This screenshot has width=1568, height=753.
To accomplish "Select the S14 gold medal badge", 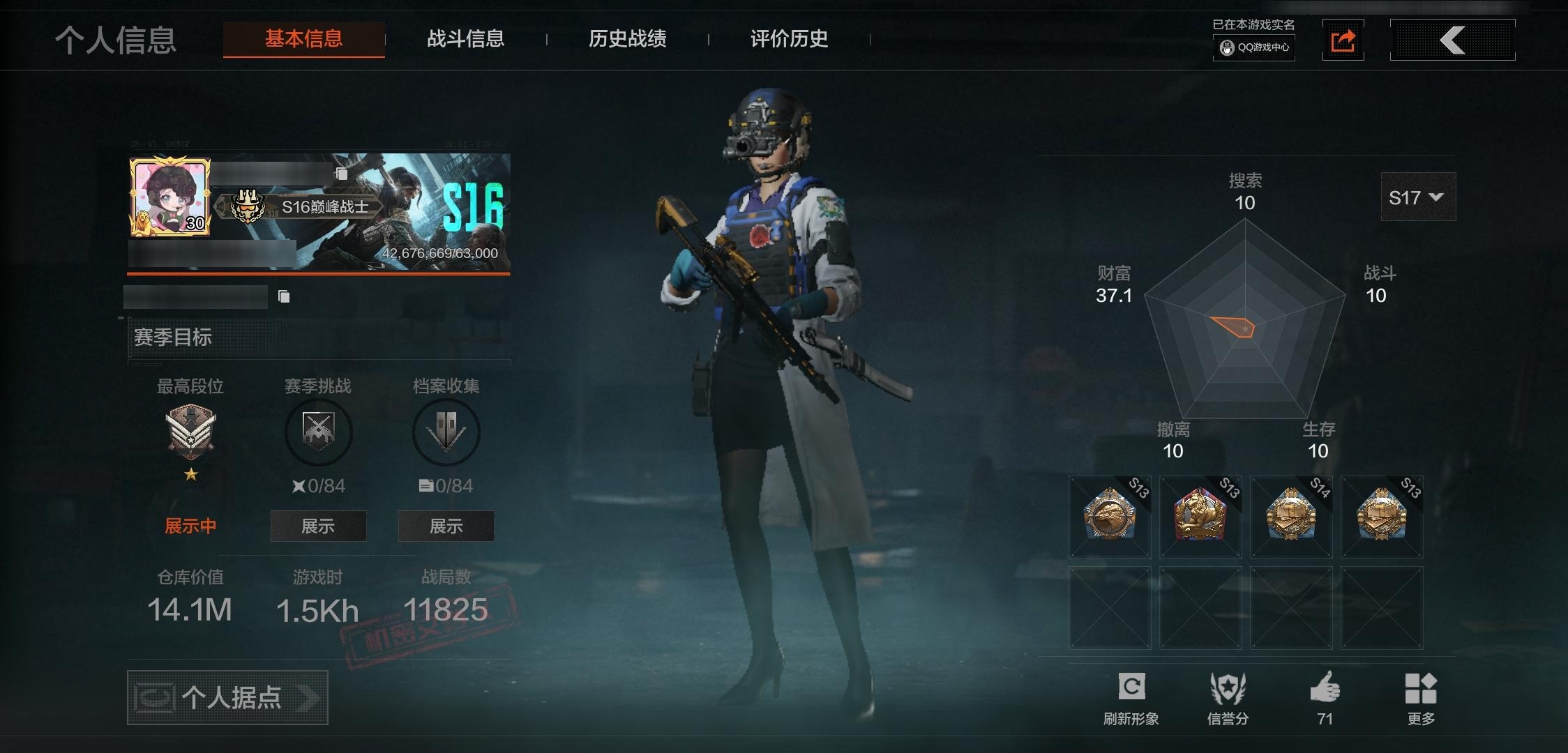I will point(1290,517).
